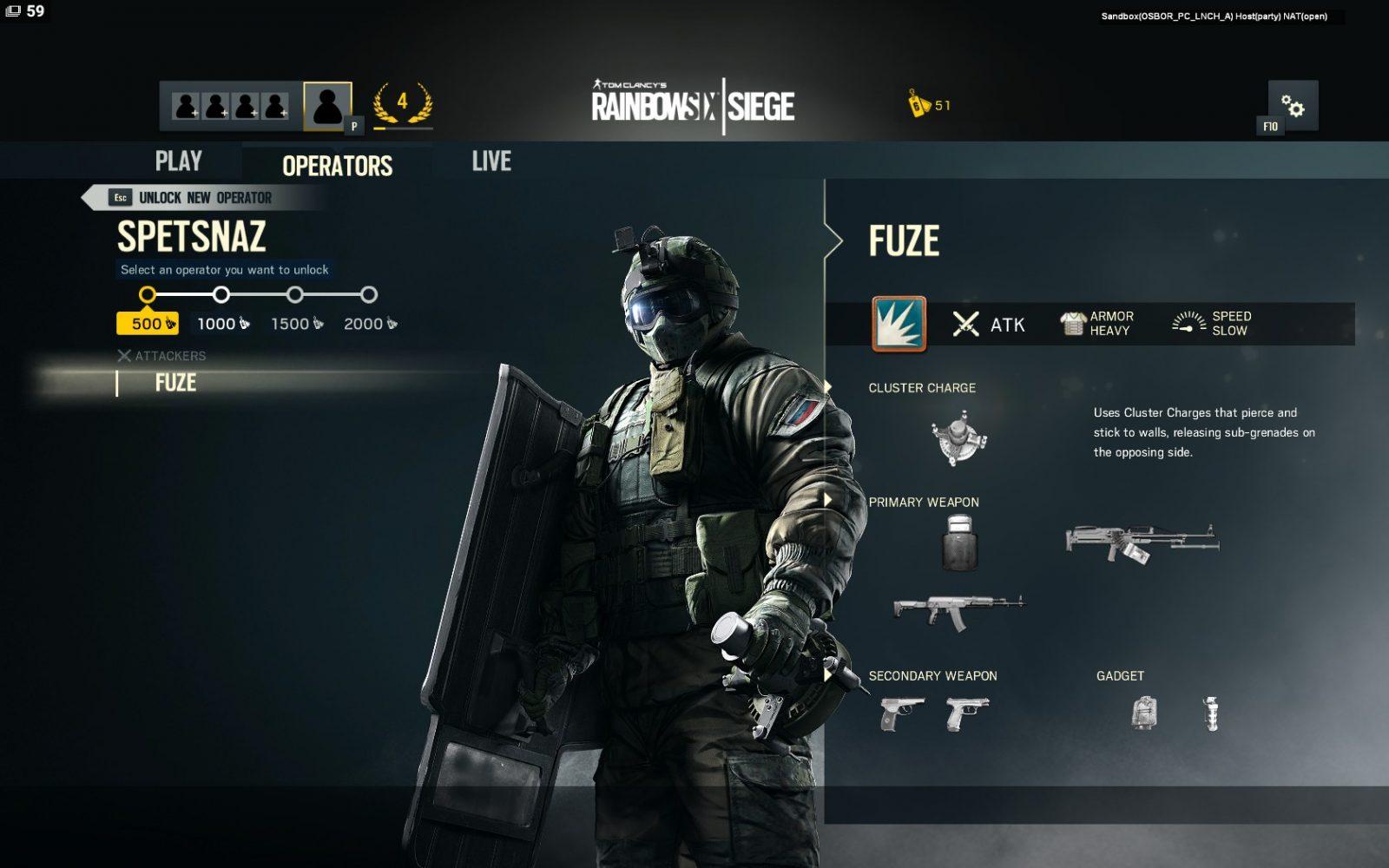Select the assault rifle primary weapon

(958, 612)
